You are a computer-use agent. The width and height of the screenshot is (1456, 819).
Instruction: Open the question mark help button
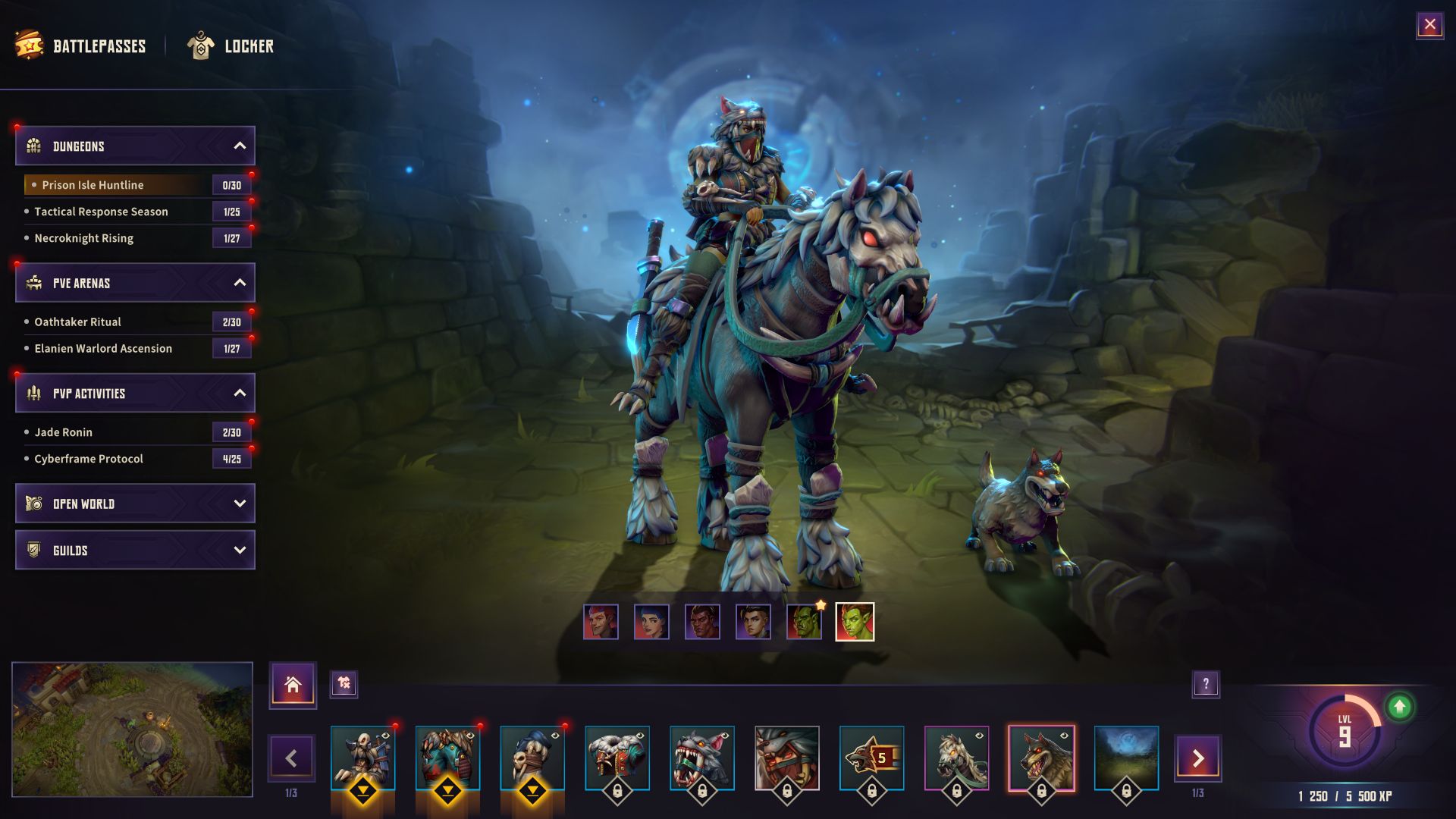click(x=1206, y=684)
